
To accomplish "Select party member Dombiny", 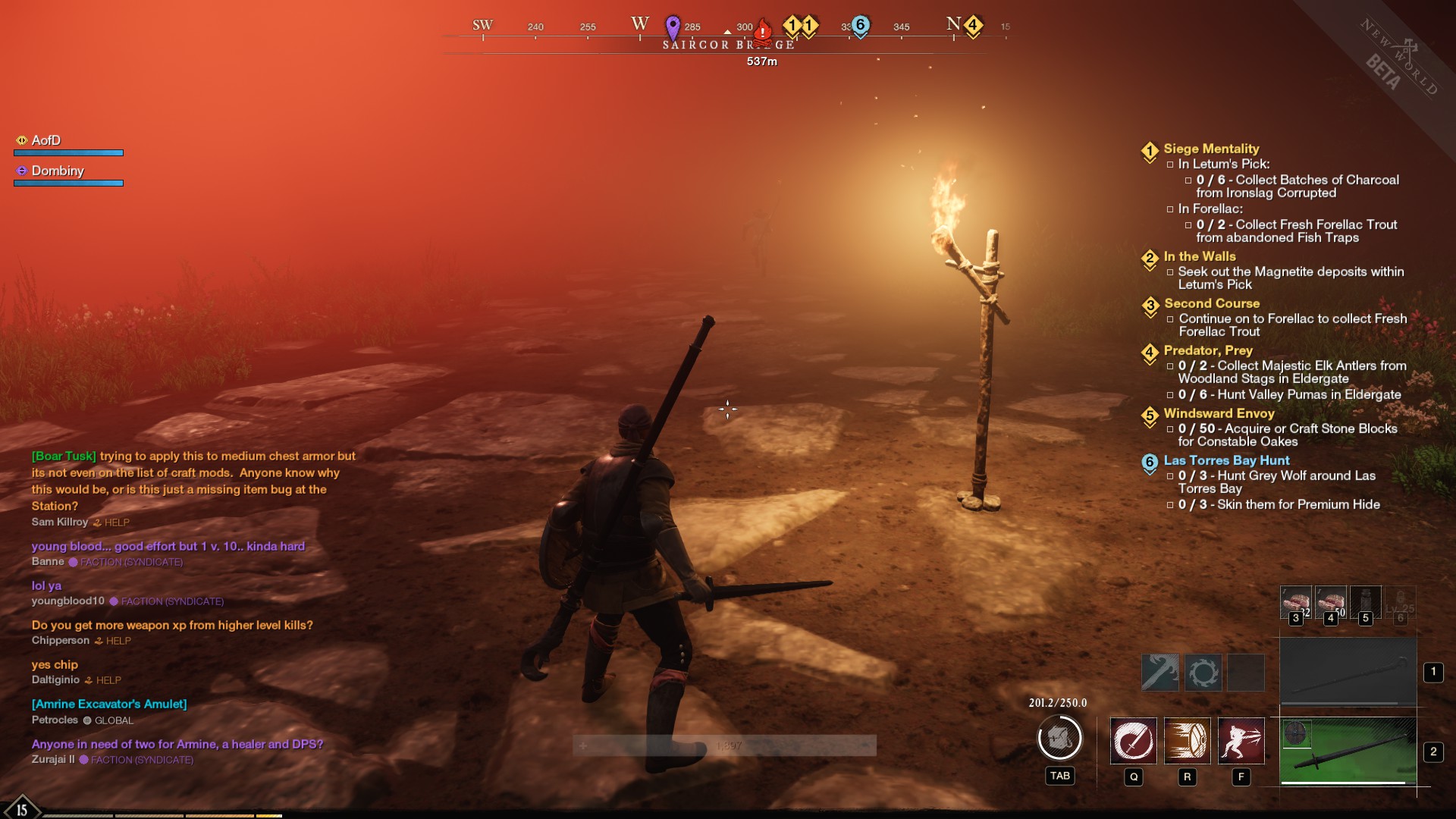I will tap(58, 171).
